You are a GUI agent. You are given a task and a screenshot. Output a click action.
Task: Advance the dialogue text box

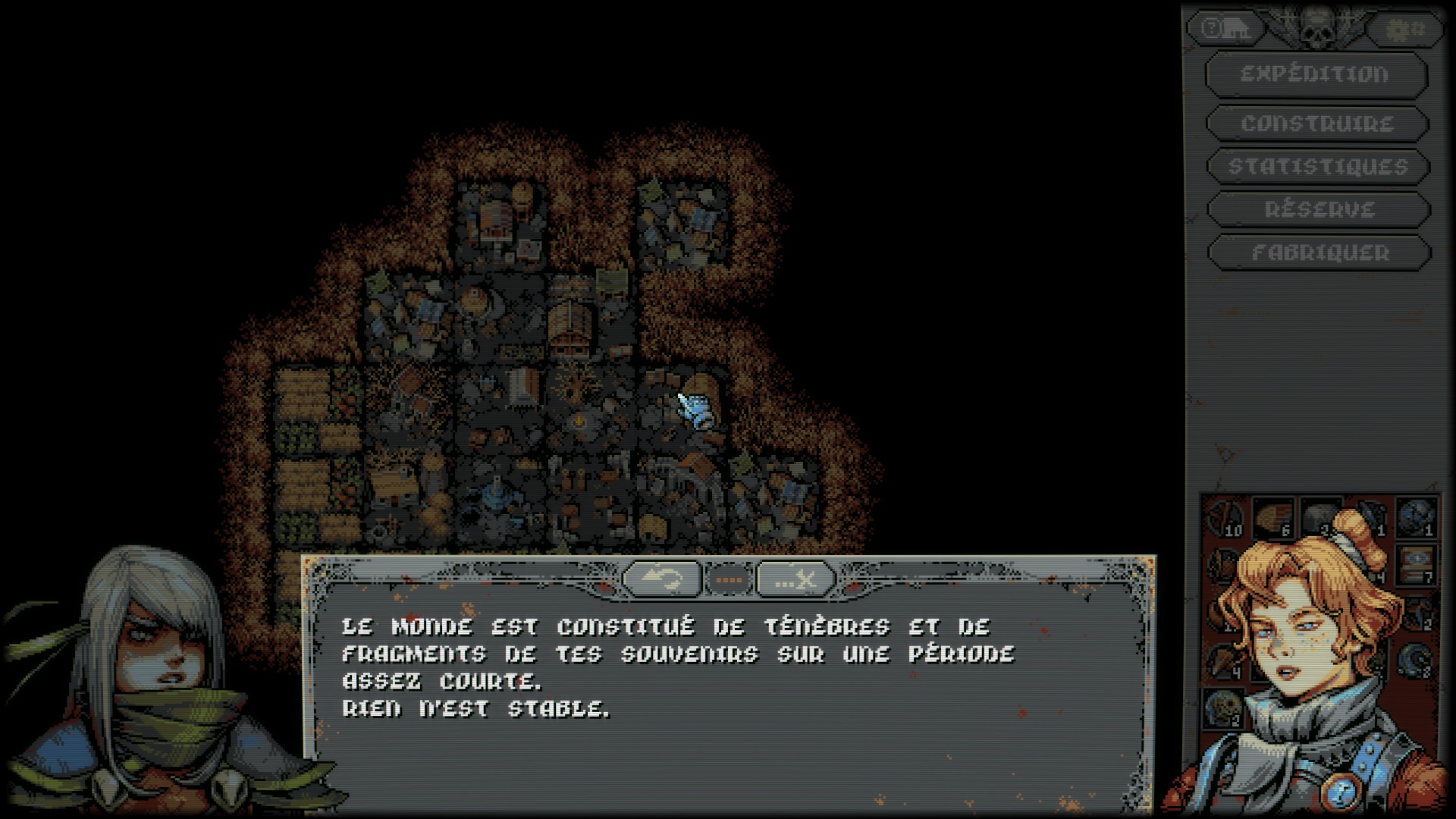pos(728,682)
